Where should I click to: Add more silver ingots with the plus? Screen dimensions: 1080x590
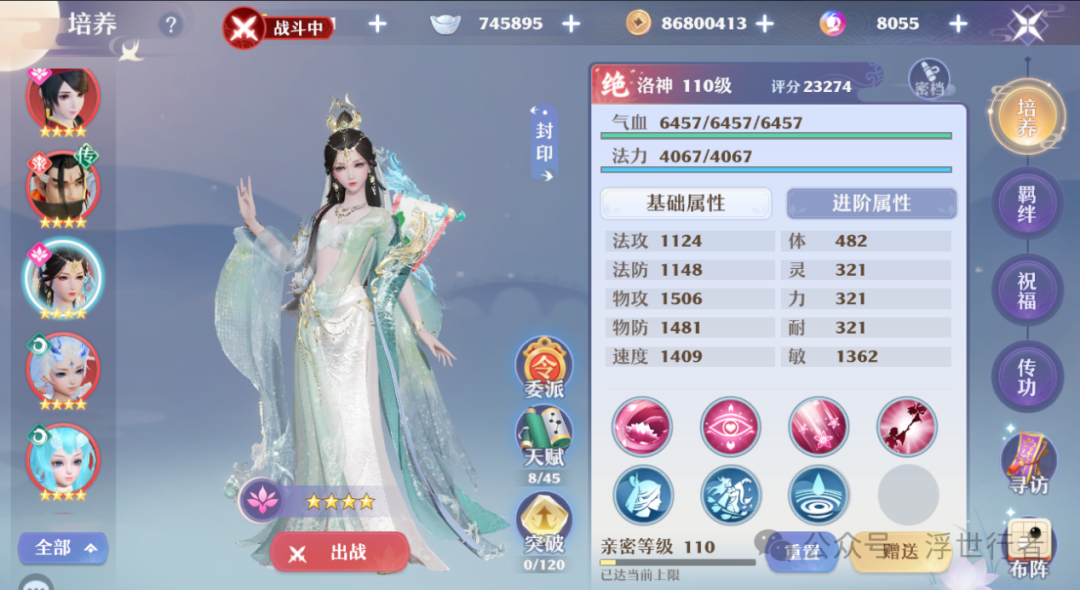point(571,23)
